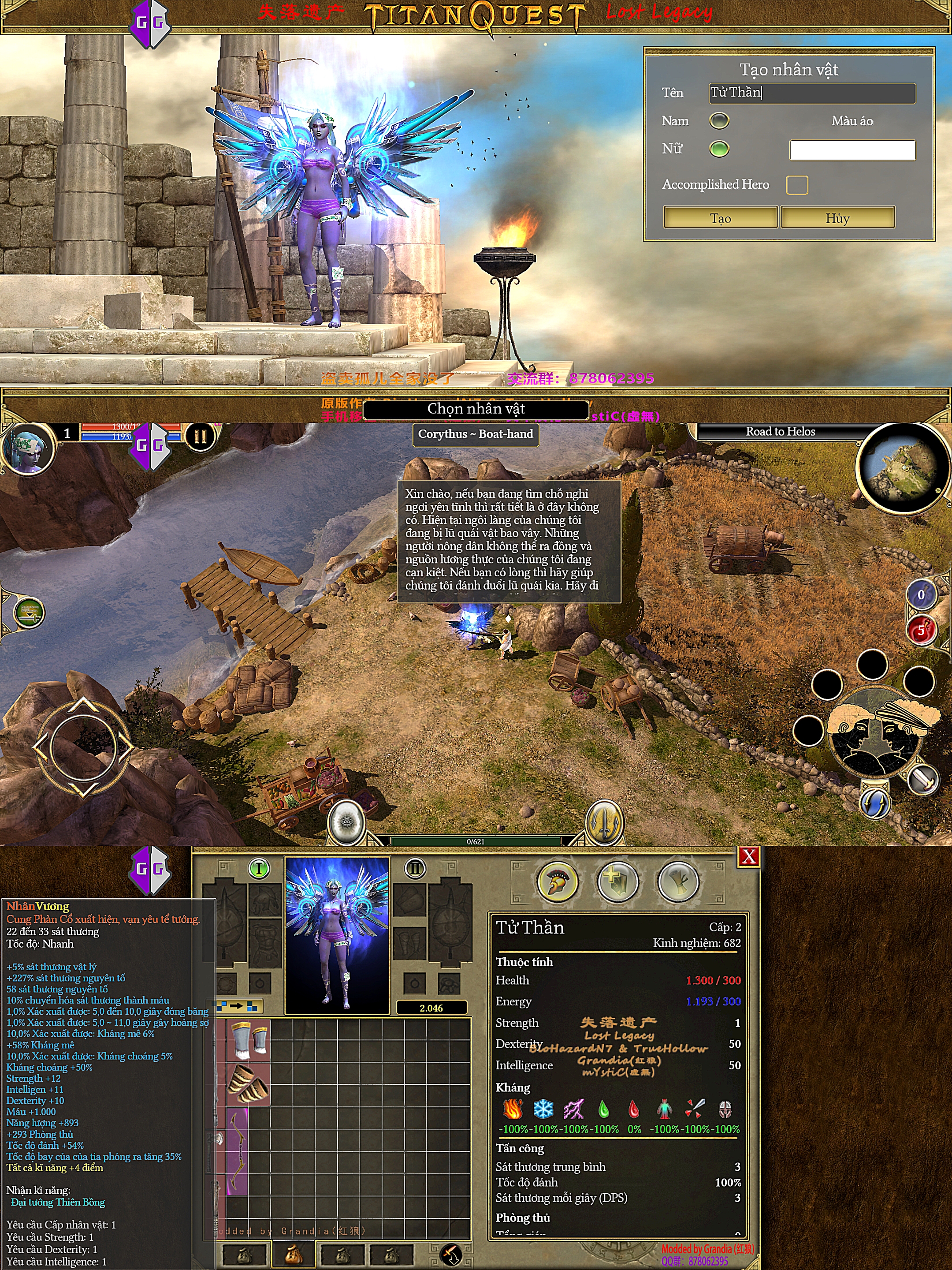Use the blue energy potion

(x=920, y=595)
